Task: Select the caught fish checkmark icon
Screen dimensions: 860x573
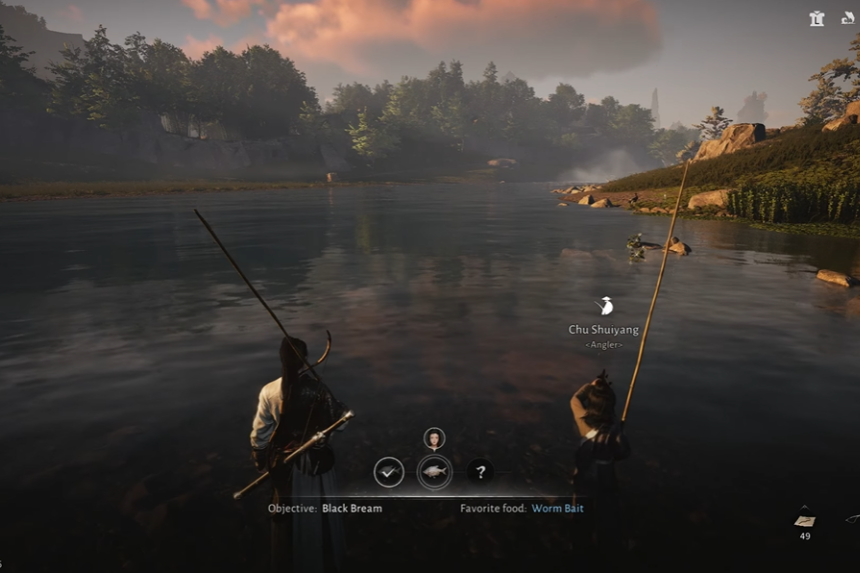Action: point(388,472)
